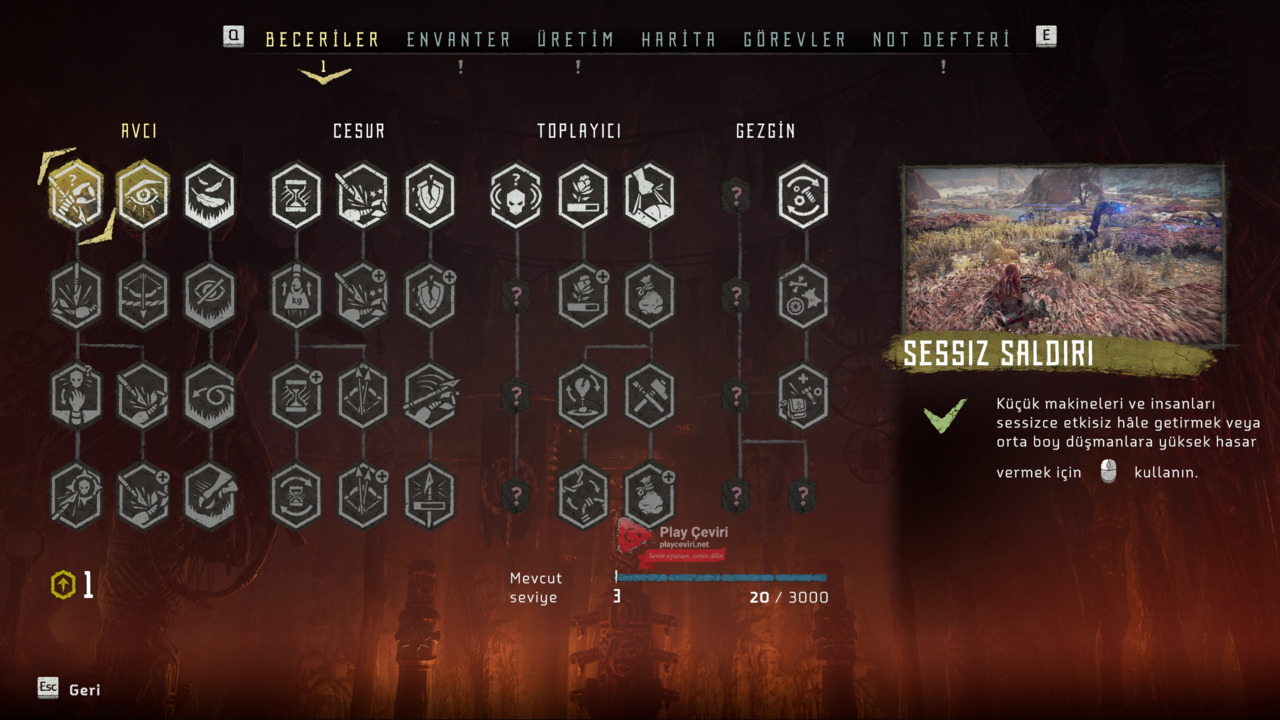Click Geri to go back

click(84, 690)
